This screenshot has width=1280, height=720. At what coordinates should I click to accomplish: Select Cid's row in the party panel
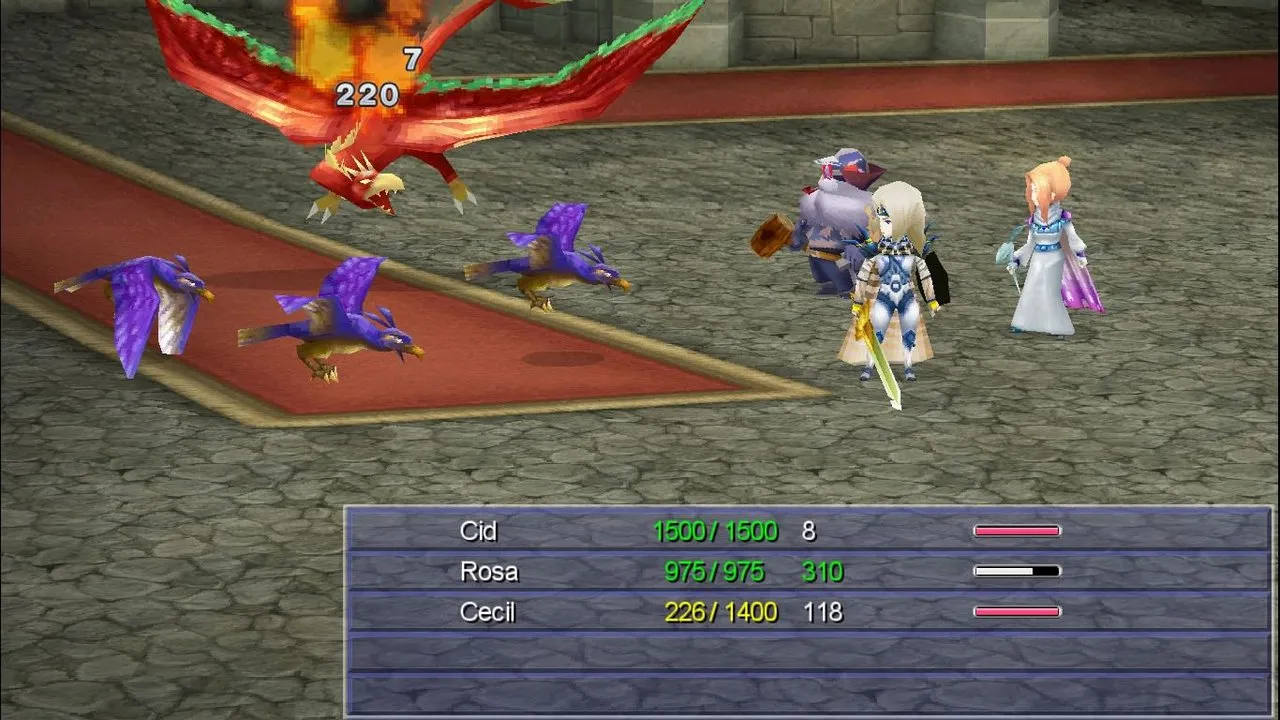point(808,531)
